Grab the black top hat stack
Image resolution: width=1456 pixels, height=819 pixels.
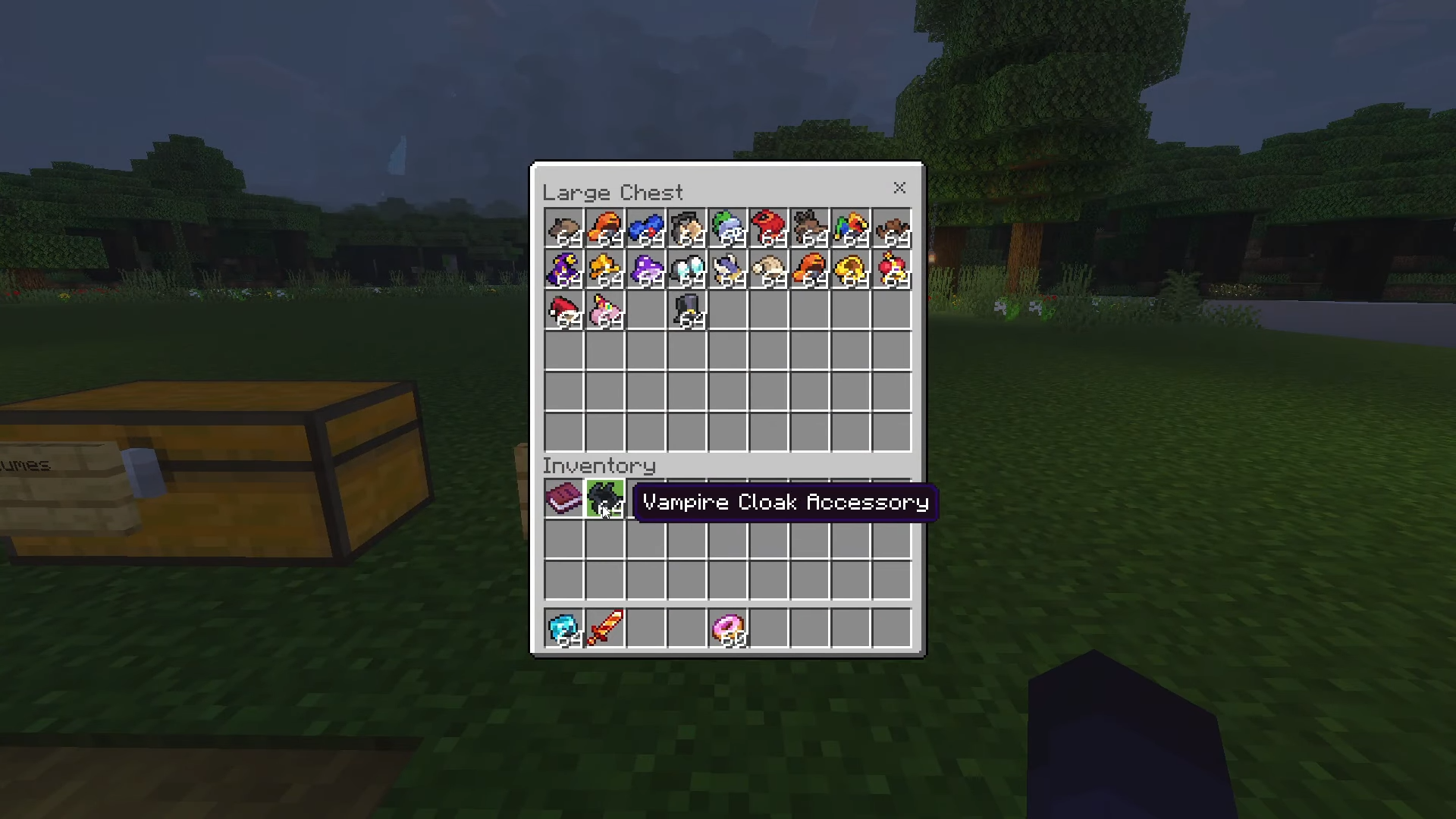click(687, 310)
